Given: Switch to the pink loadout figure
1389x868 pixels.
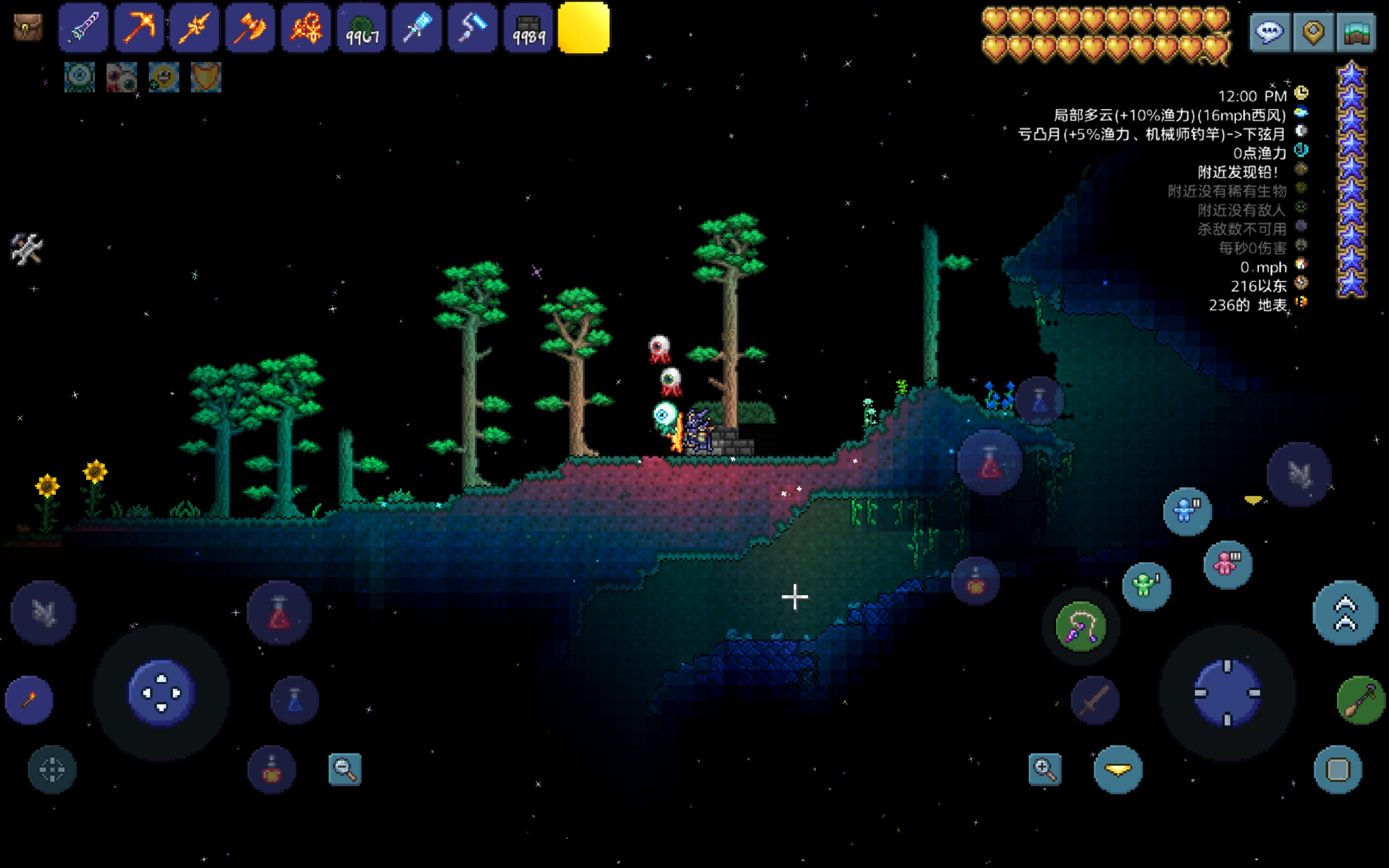Looking at the screenshot, I should pyautogui.click(x=1227, y=564).
